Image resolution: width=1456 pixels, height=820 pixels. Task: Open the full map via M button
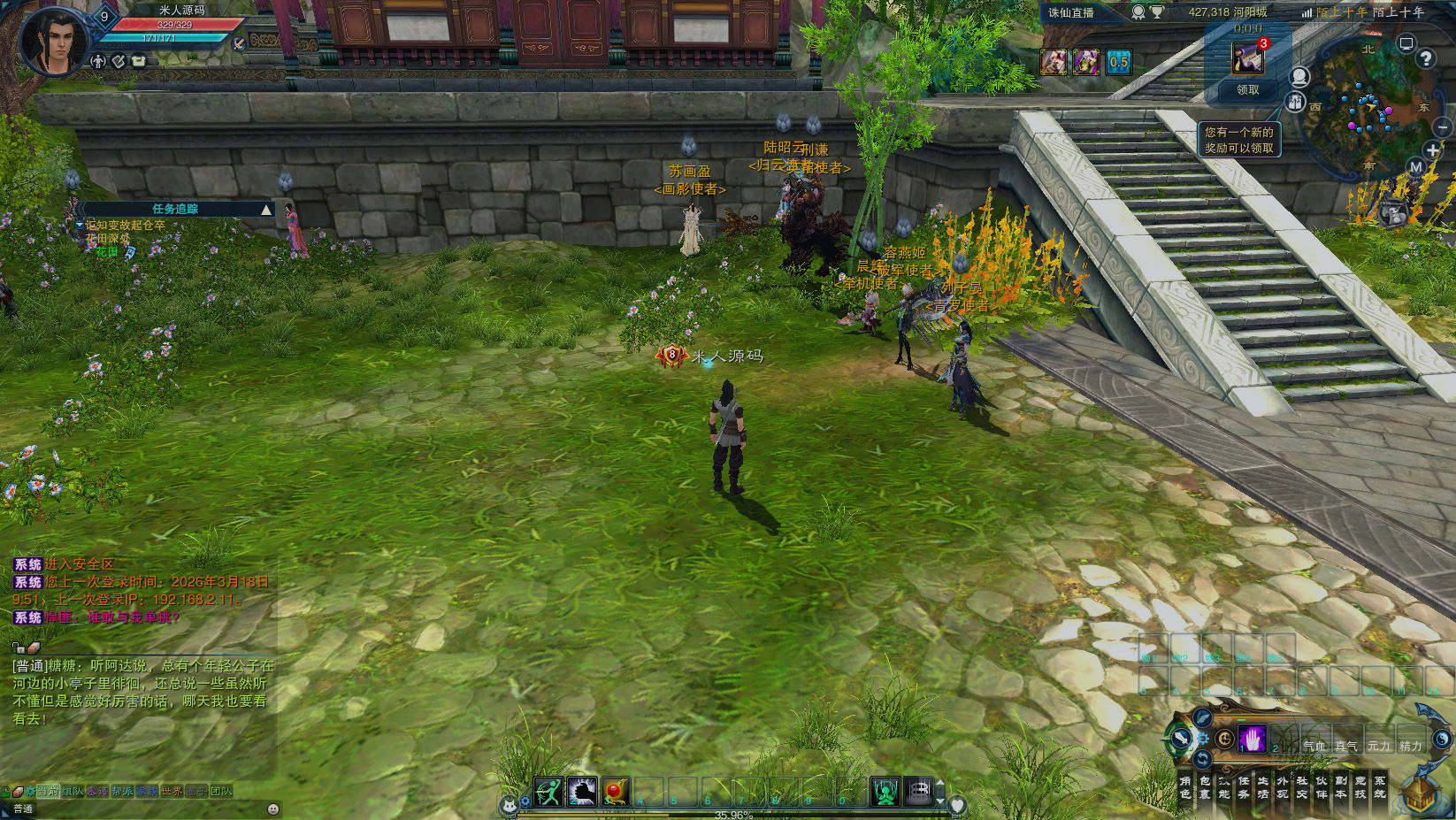pos(1415,166)
